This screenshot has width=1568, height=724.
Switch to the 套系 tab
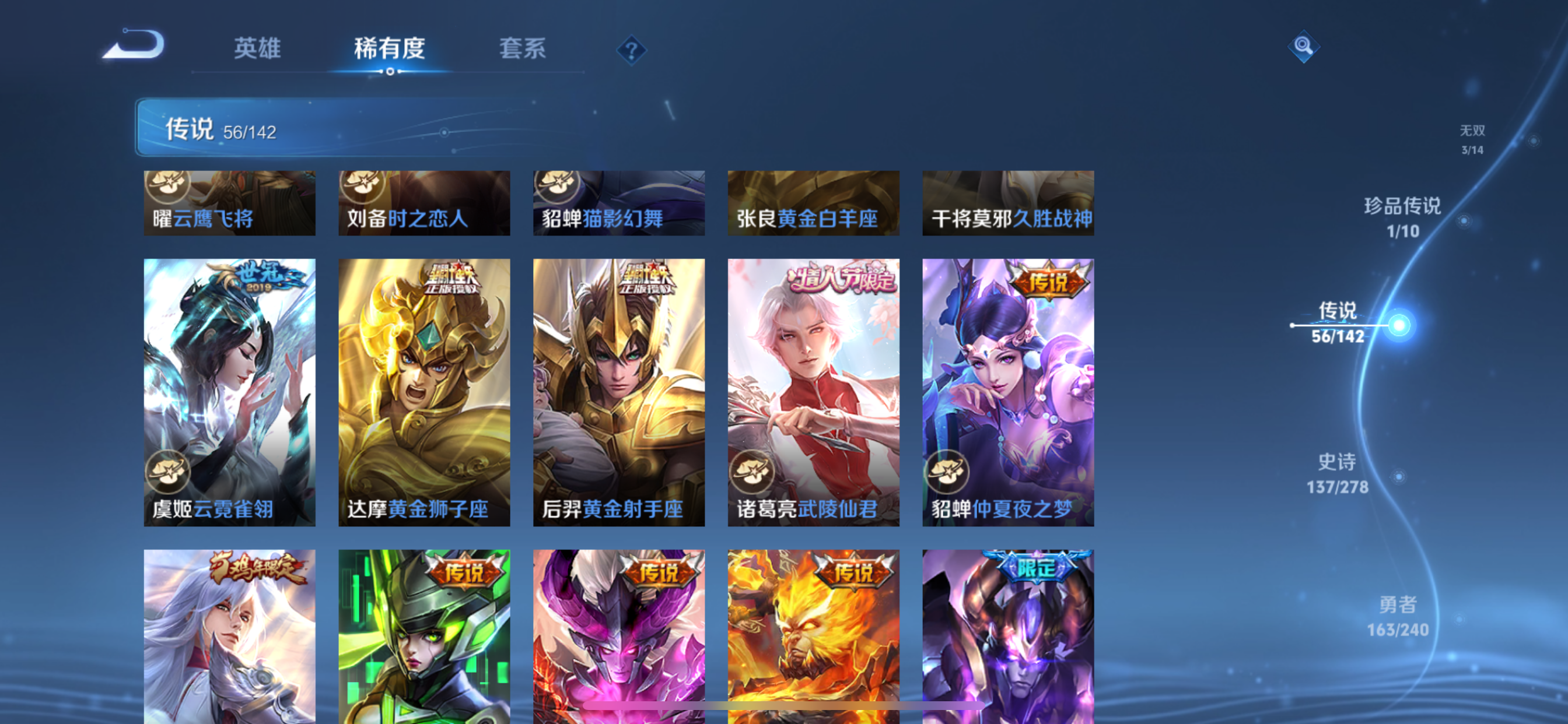point(523,48)
